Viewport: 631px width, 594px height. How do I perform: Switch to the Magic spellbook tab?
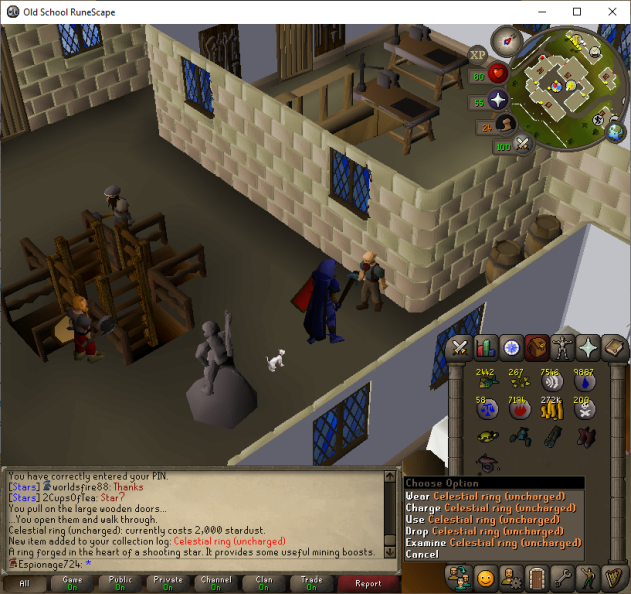[613, 348]
